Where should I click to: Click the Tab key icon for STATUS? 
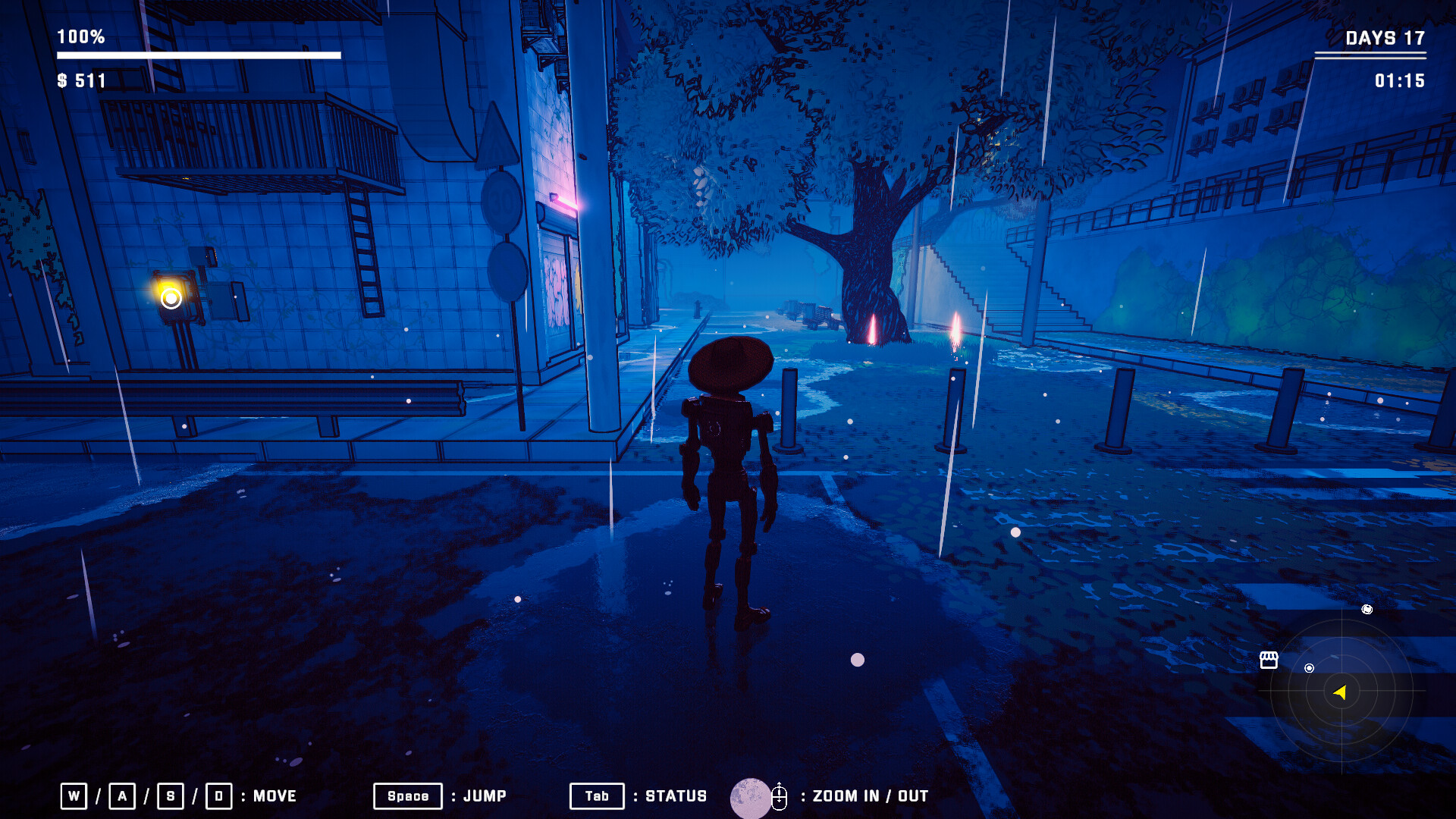(x=597, y=796)
